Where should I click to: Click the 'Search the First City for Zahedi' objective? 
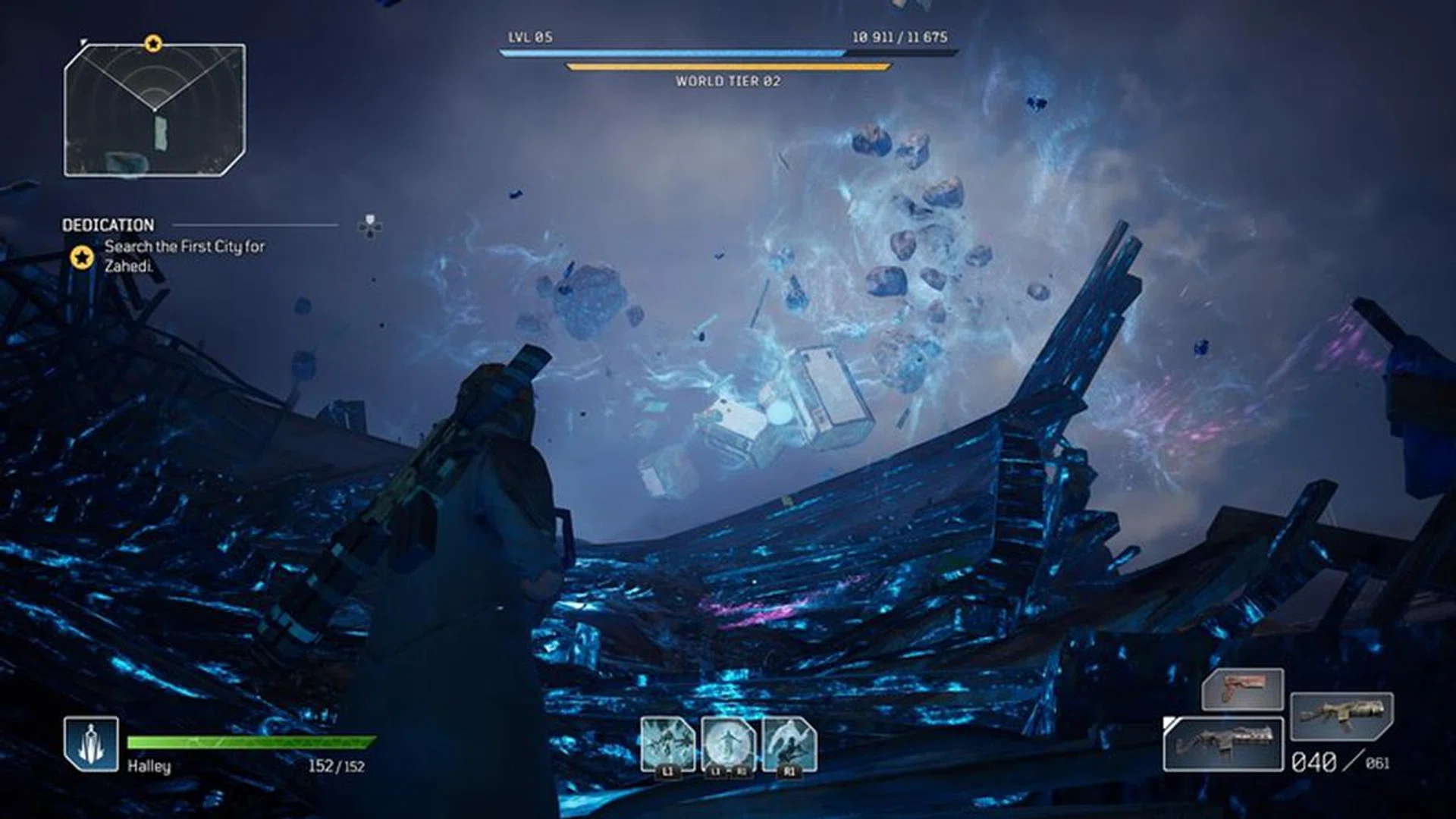(187, 254)
